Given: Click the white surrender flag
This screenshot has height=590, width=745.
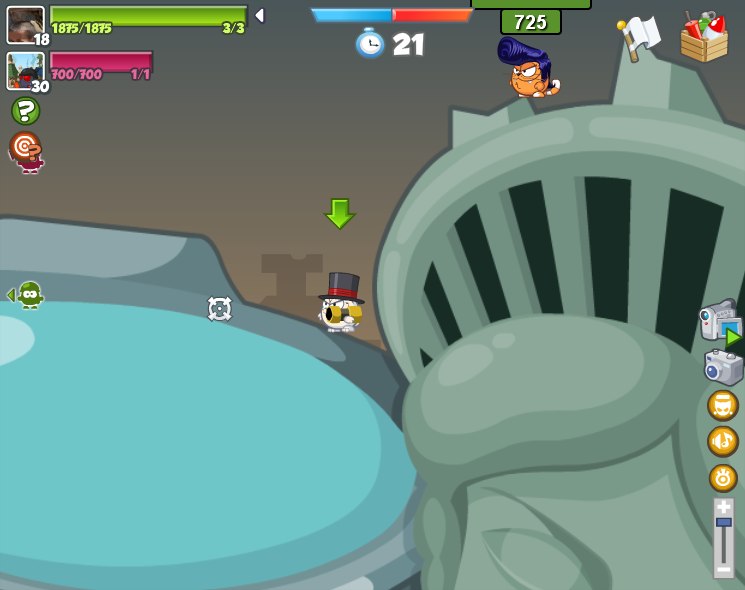Looking at the screenshot, I should 638,37.
